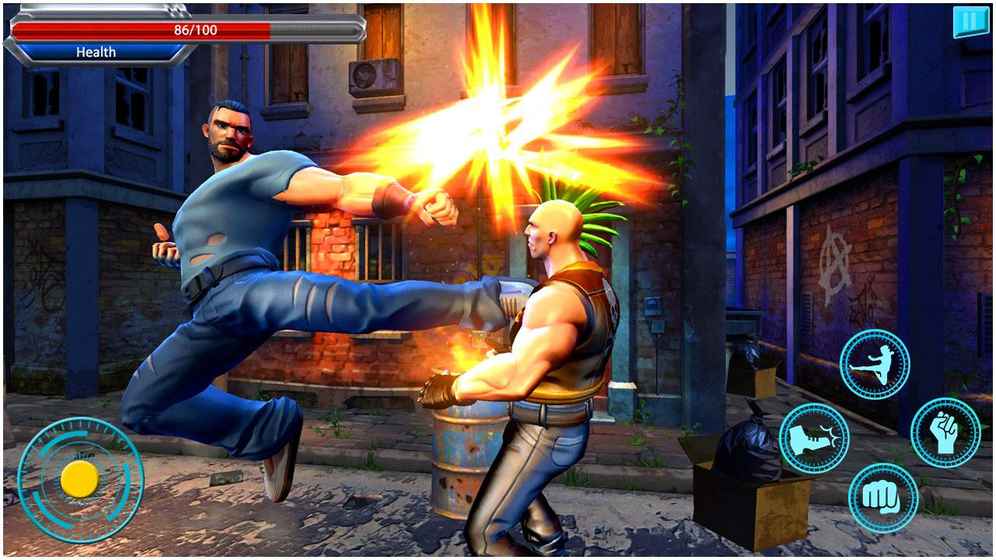
Task: Use the boot stomp kick attack
Action: 814,438
